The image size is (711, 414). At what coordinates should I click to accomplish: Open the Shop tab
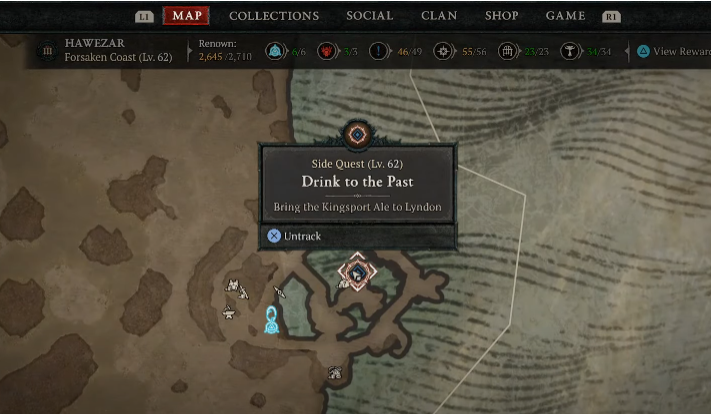(502, 16)
